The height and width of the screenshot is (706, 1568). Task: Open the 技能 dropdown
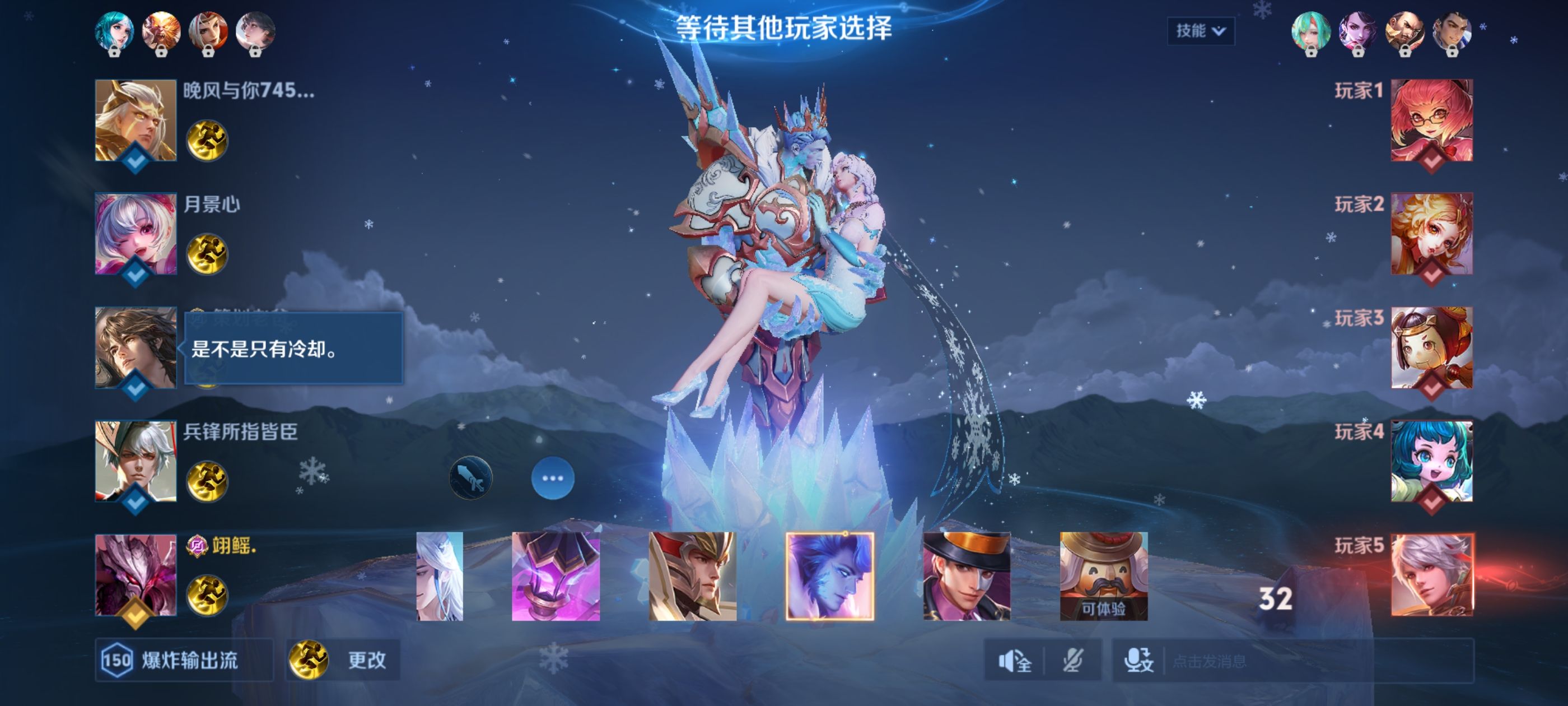(1200, 30)
